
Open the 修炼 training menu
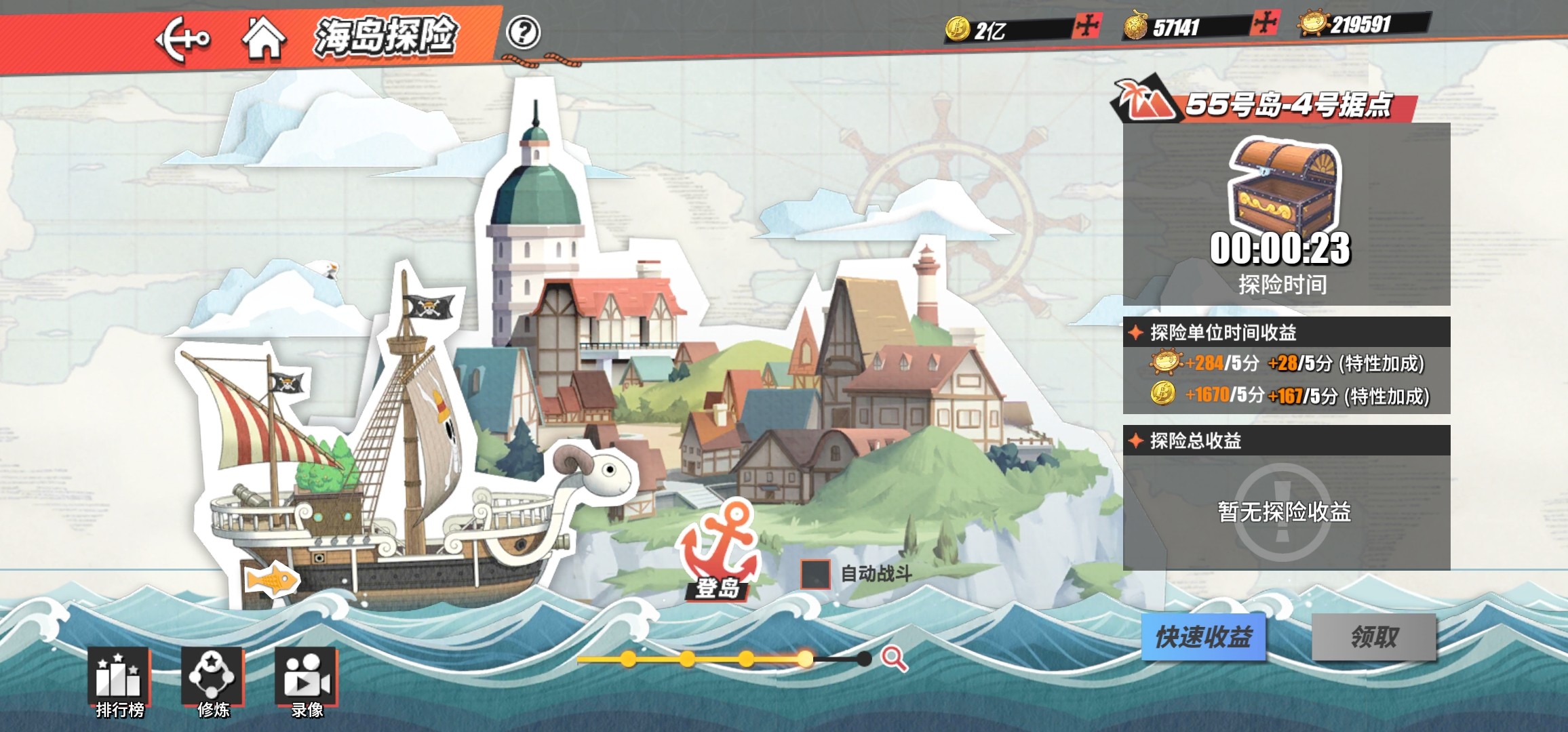(x=212, y=681)
